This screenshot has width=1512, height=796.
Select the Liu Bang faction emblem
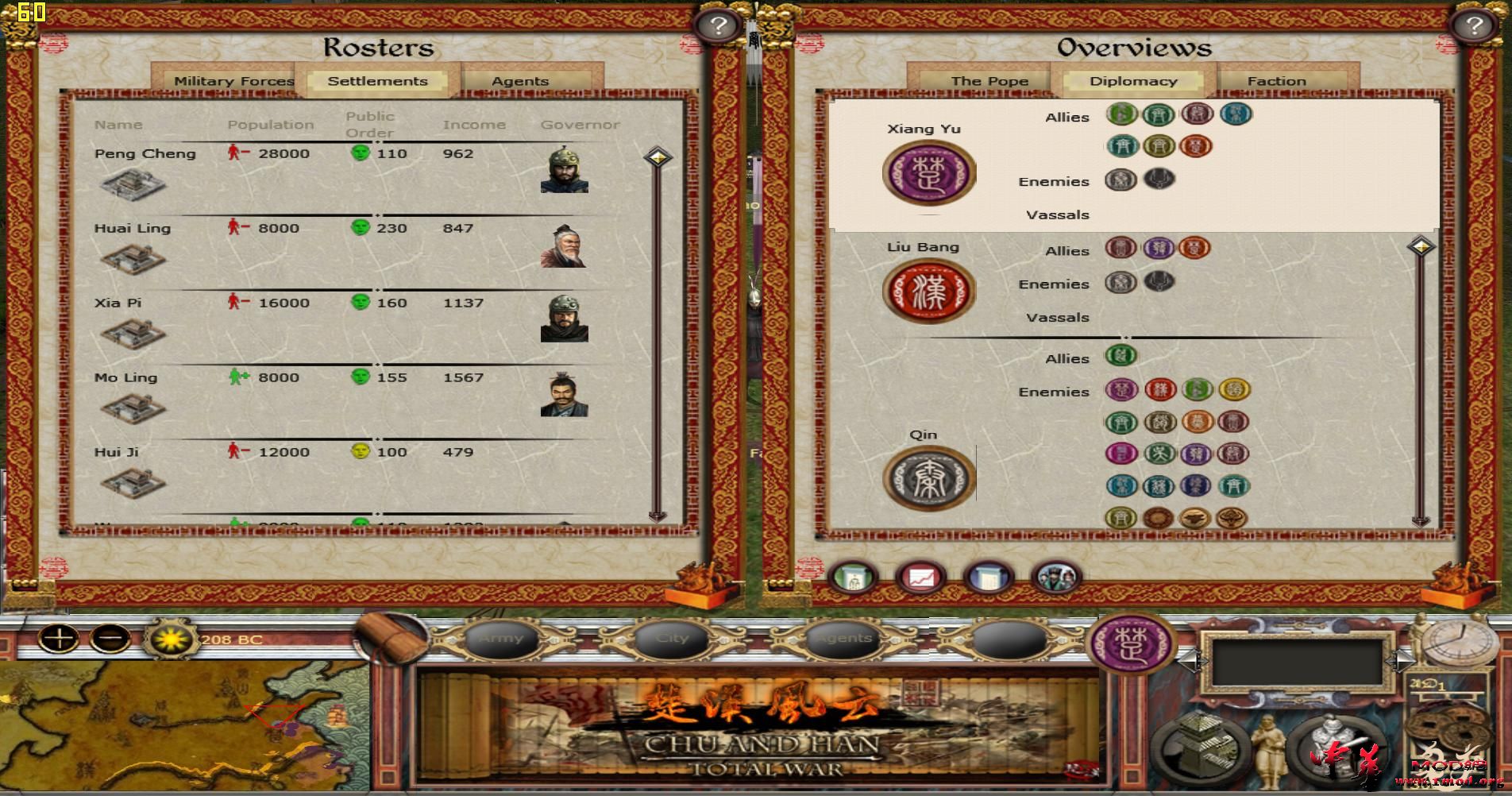[928, 290]
